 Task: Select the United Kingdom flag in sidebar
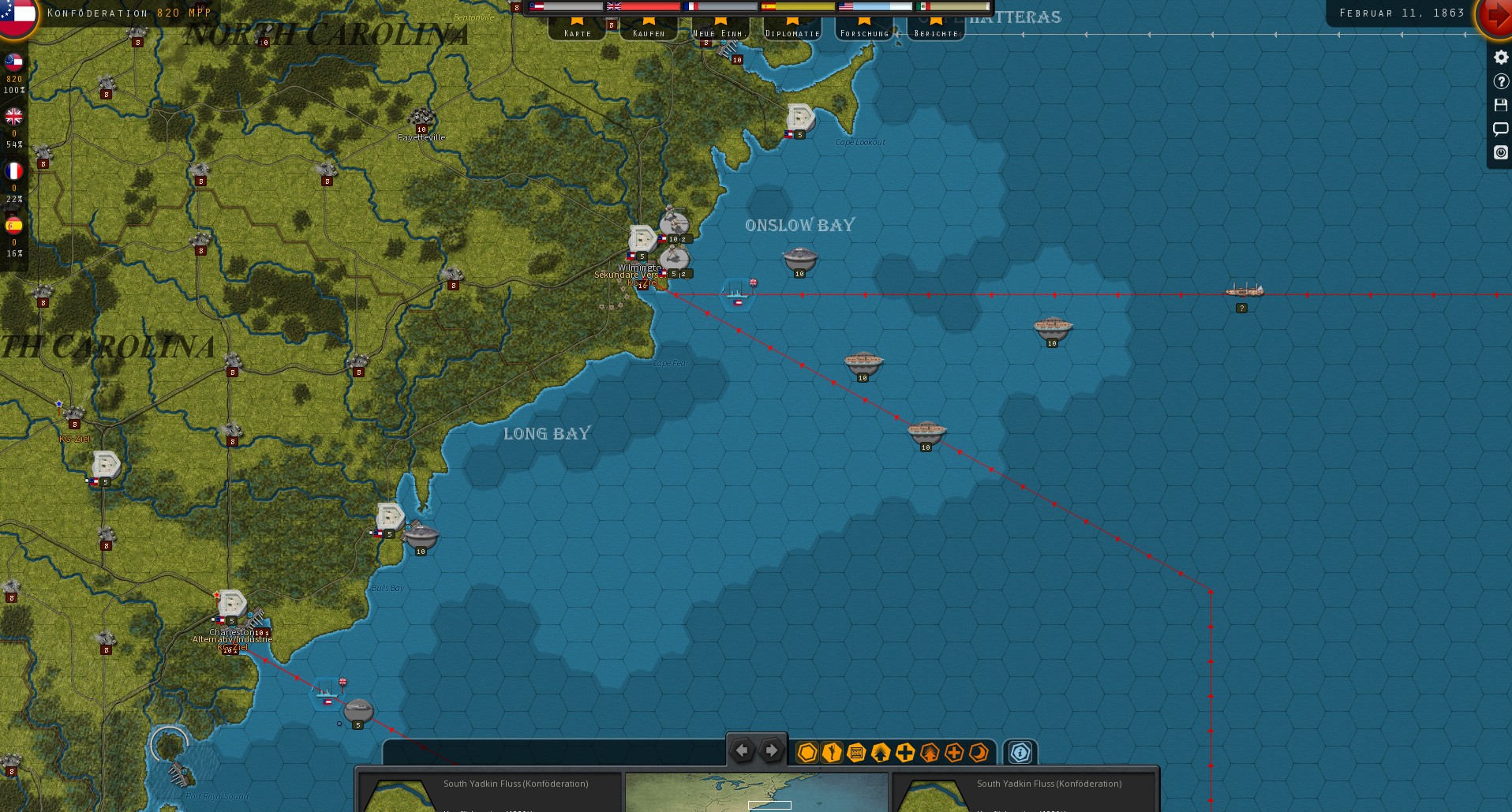click(14, 117)
